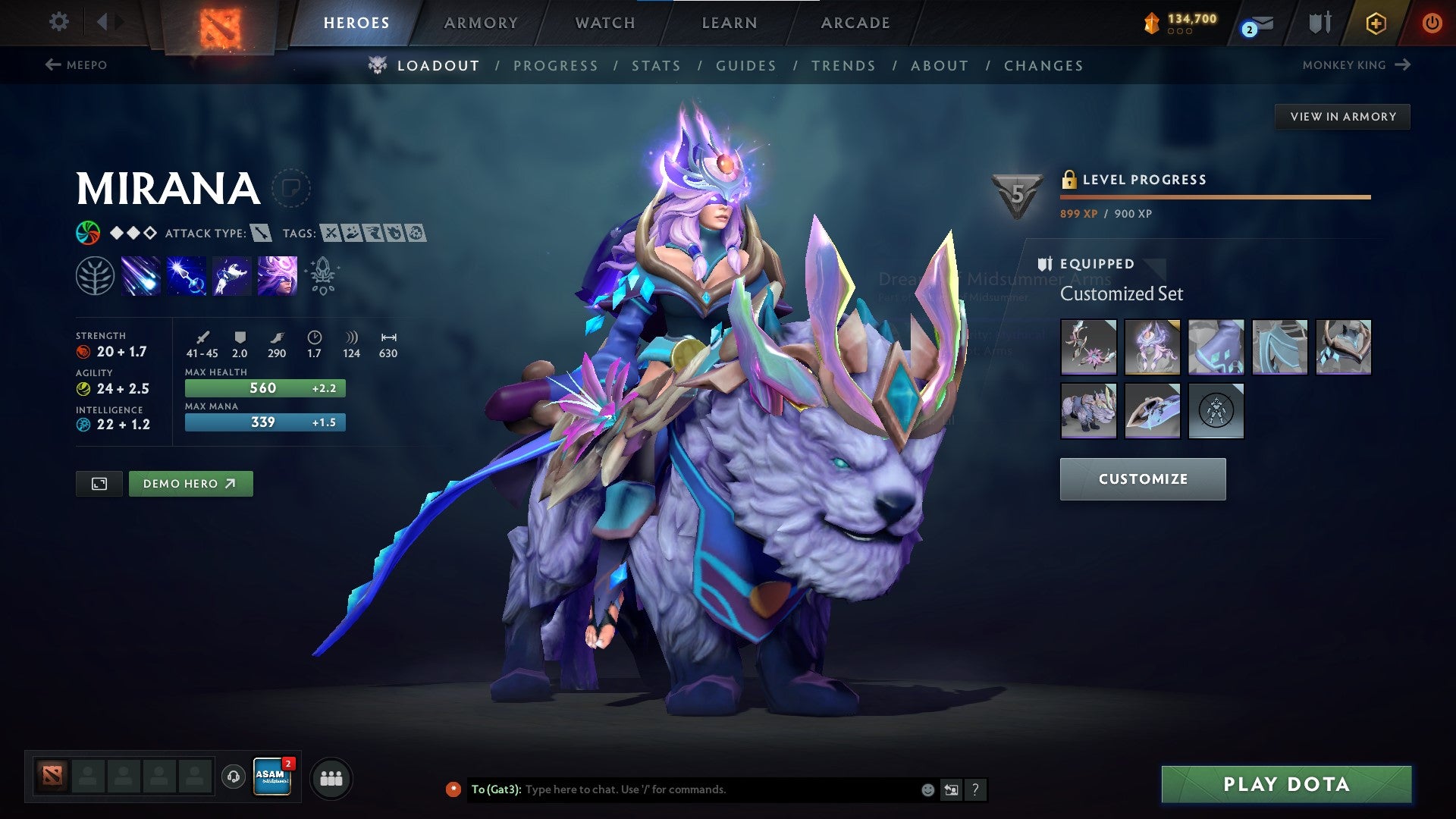Open Mirana's talent tree icon

point(95,275)
